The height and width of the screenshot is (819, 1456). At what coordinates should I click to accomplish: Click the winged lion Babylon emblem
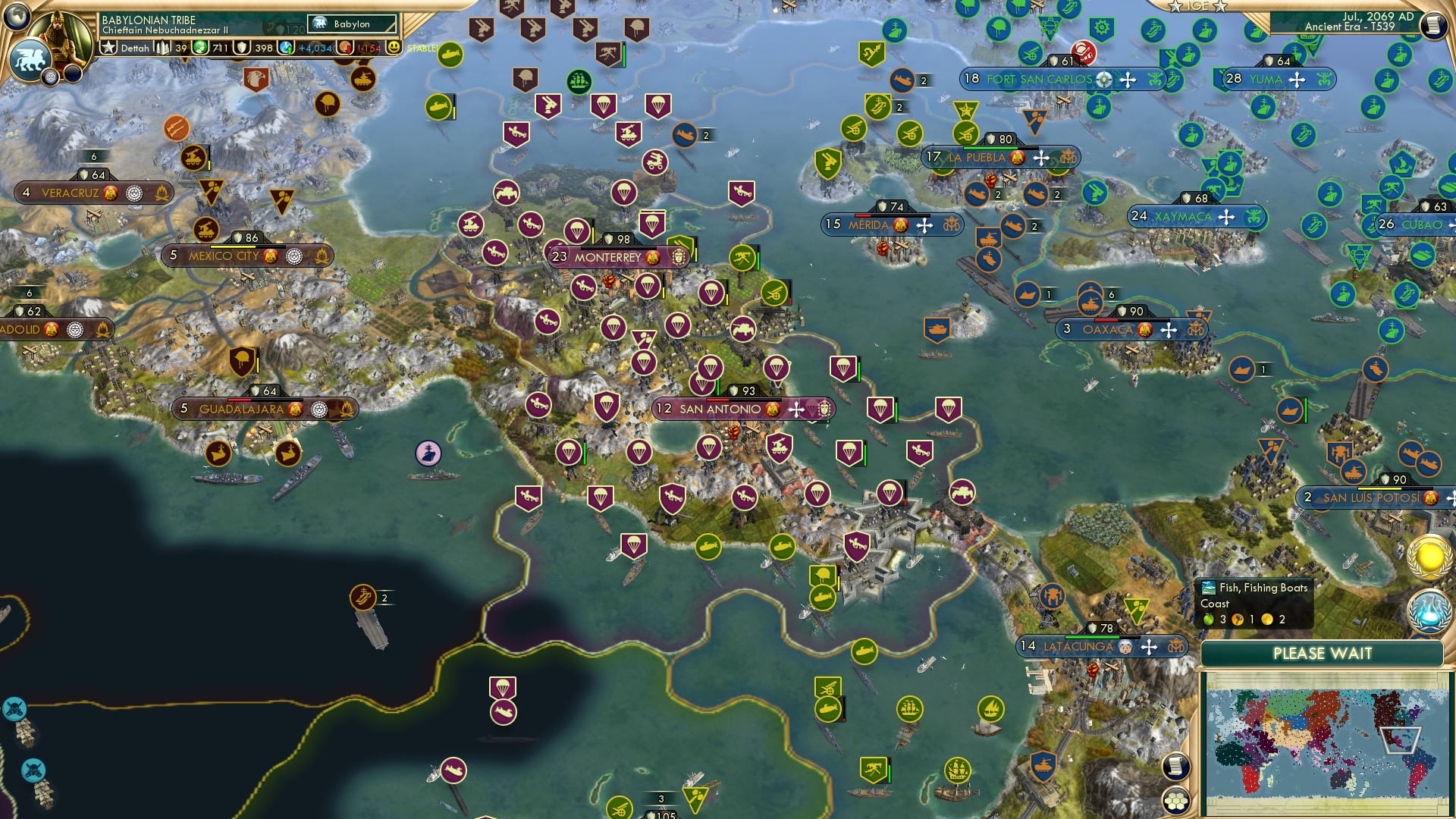coord(31,59)
